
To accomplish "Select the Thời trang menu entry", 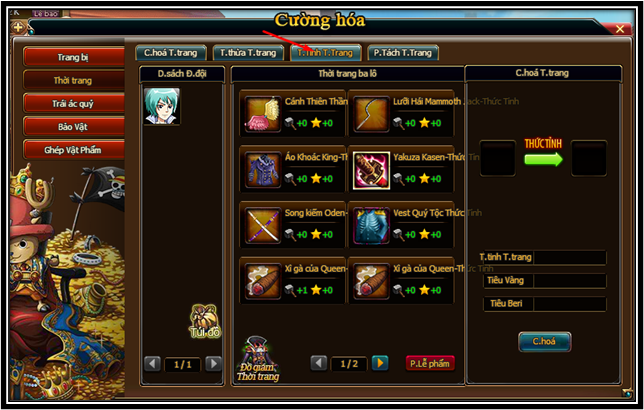I will pyautogui.click(x=73, y=80).
